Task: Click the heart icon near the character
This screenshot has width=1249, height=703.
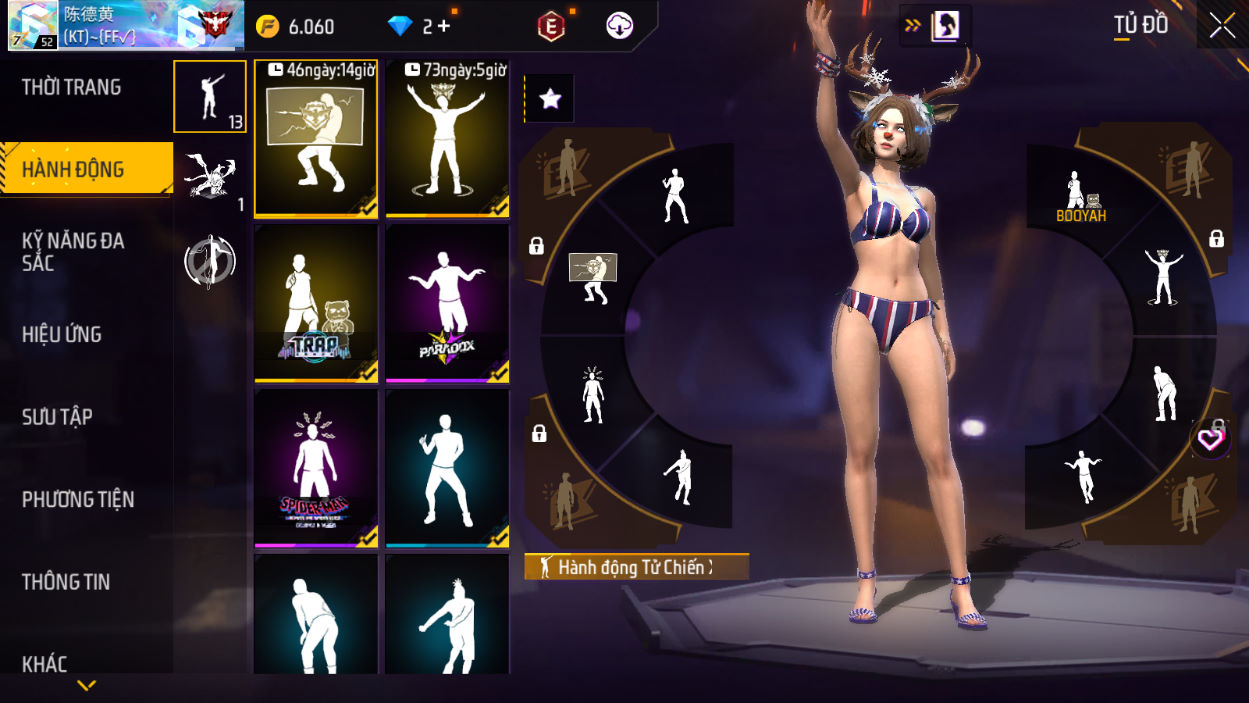Action: pyautogui.click(x=1211, y=439)
